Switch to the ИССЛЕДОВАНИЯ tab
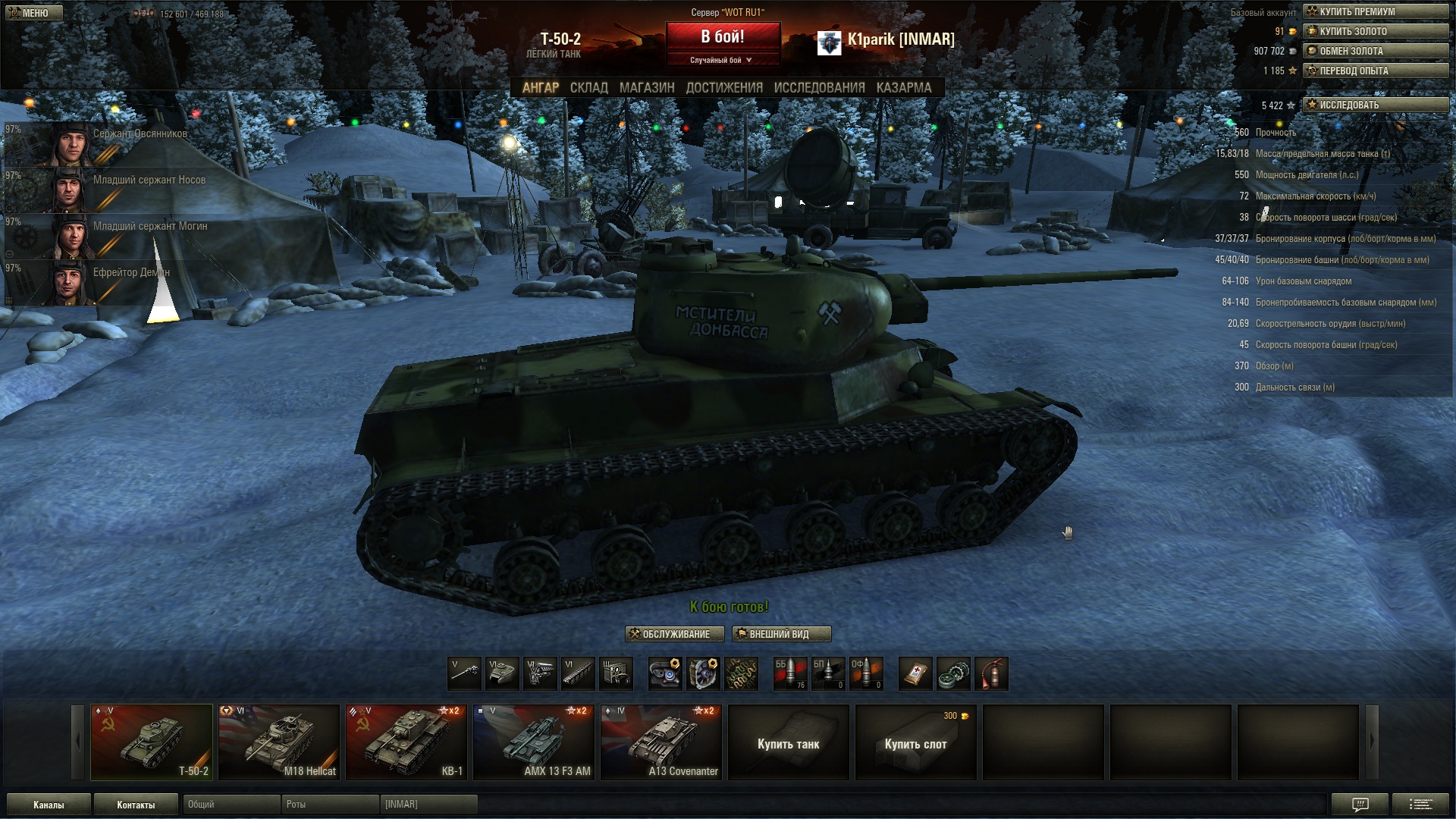The height and width of the screenshot is (819, 1456). point(819,88)
